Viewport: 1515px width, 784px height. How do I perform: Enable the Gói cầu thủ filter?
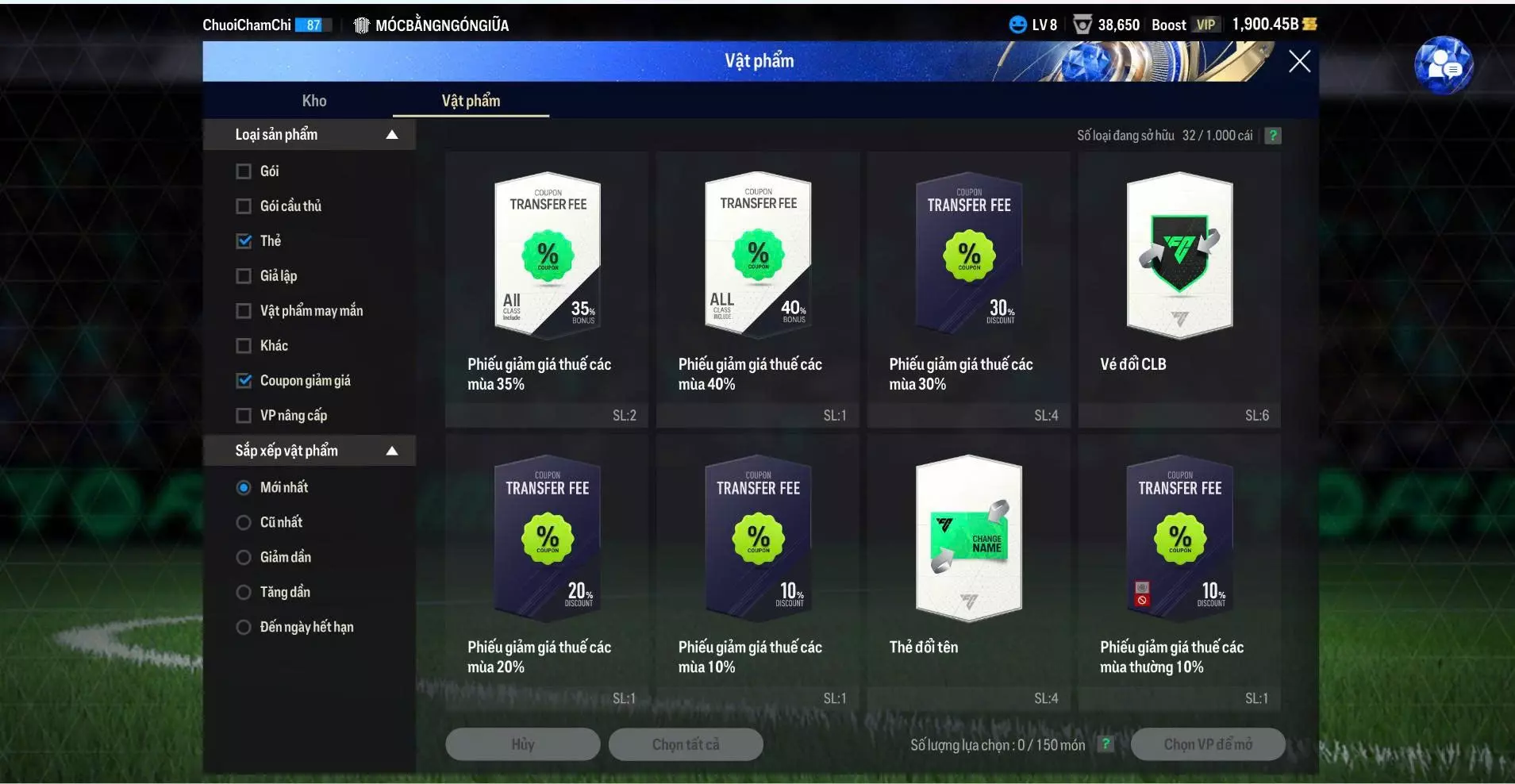click(x=243, y=206)
